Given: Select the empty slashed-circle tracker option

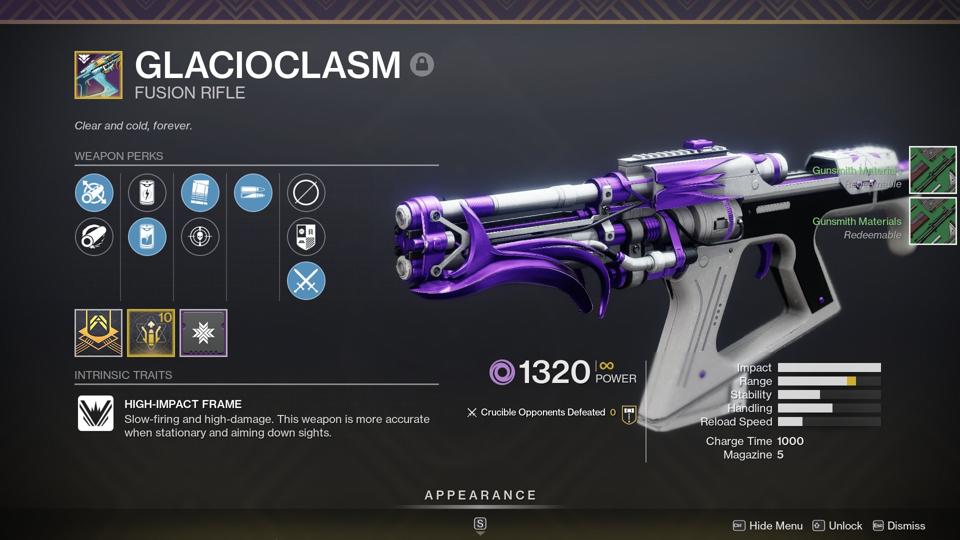Looking at the screenshot, I should tap(306, 192).
